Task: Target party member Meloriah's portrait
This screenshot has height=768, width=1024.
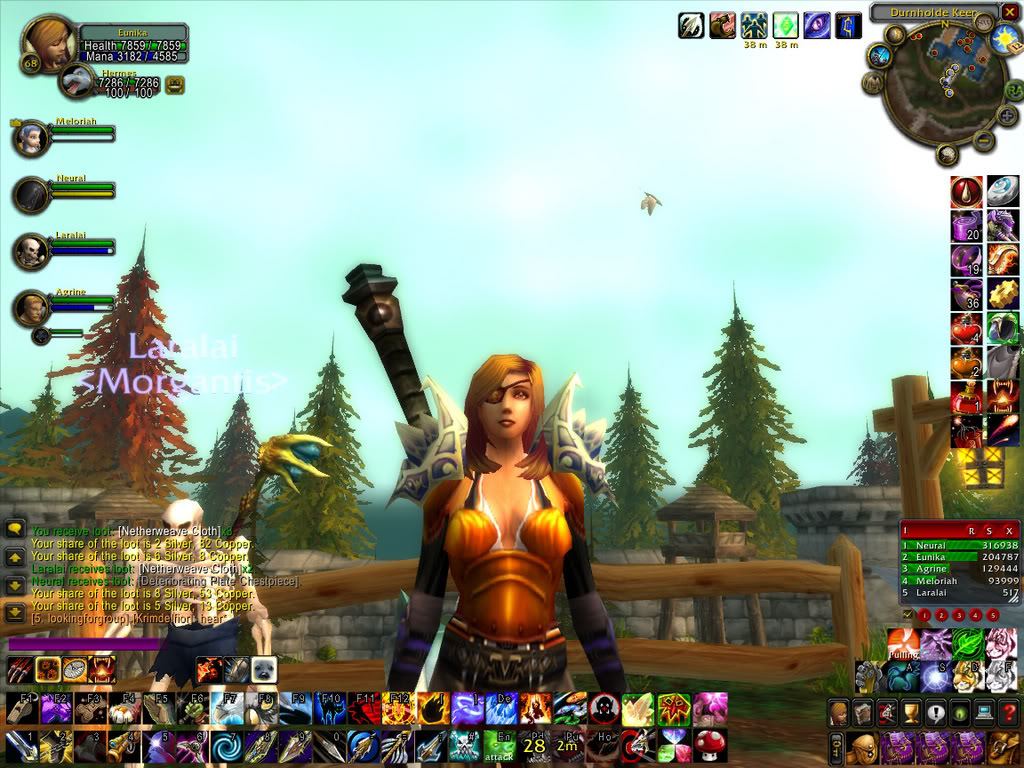Action: [x=32, y=138]
